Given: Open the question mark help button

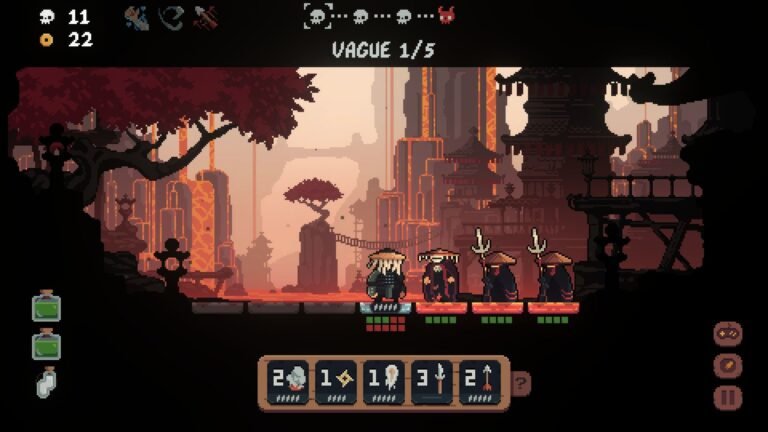Looking at the screenshot, I should tap(521, 382).
